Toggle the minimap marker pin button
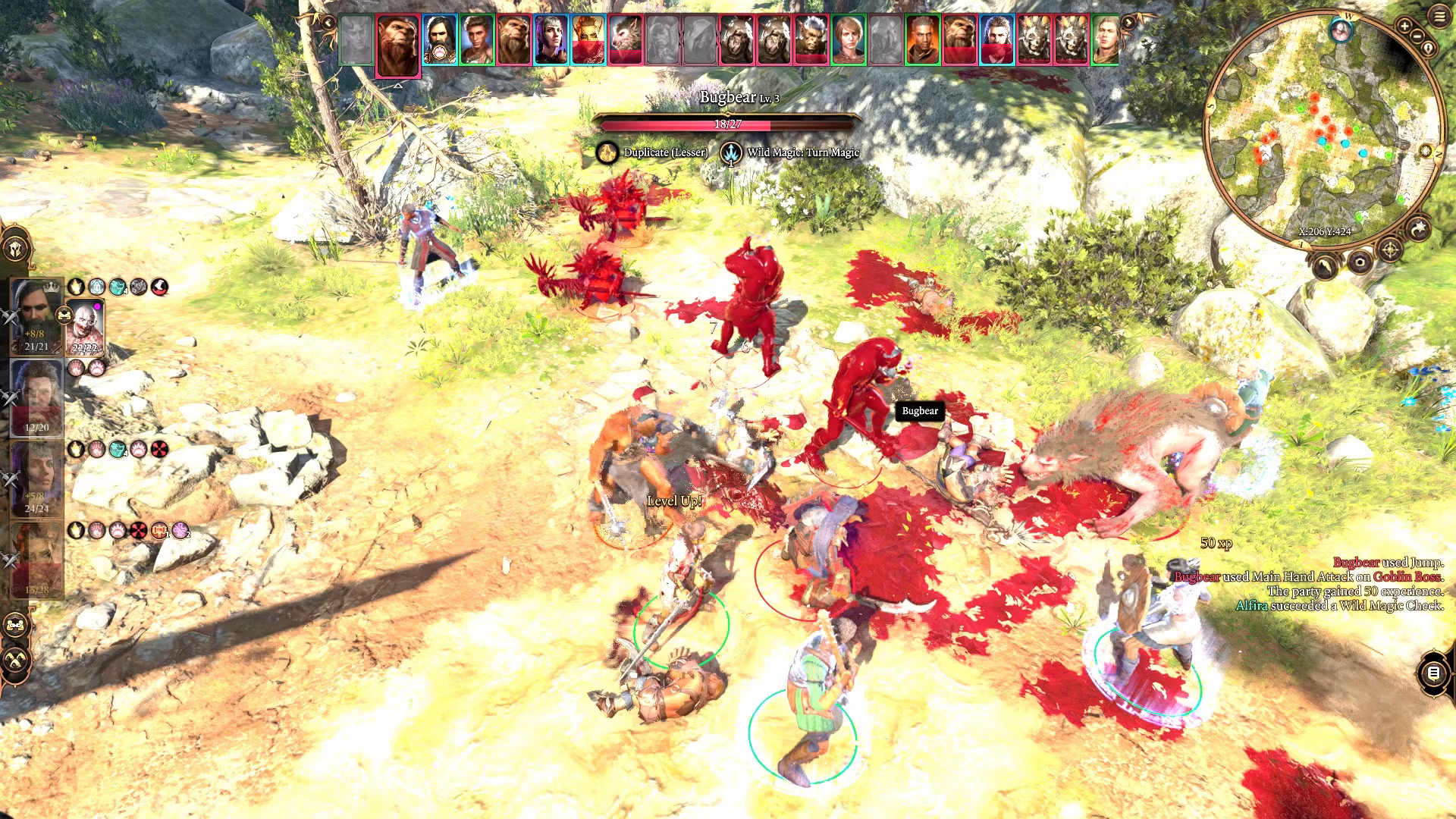The image size is (1456, 819). 1428,49
